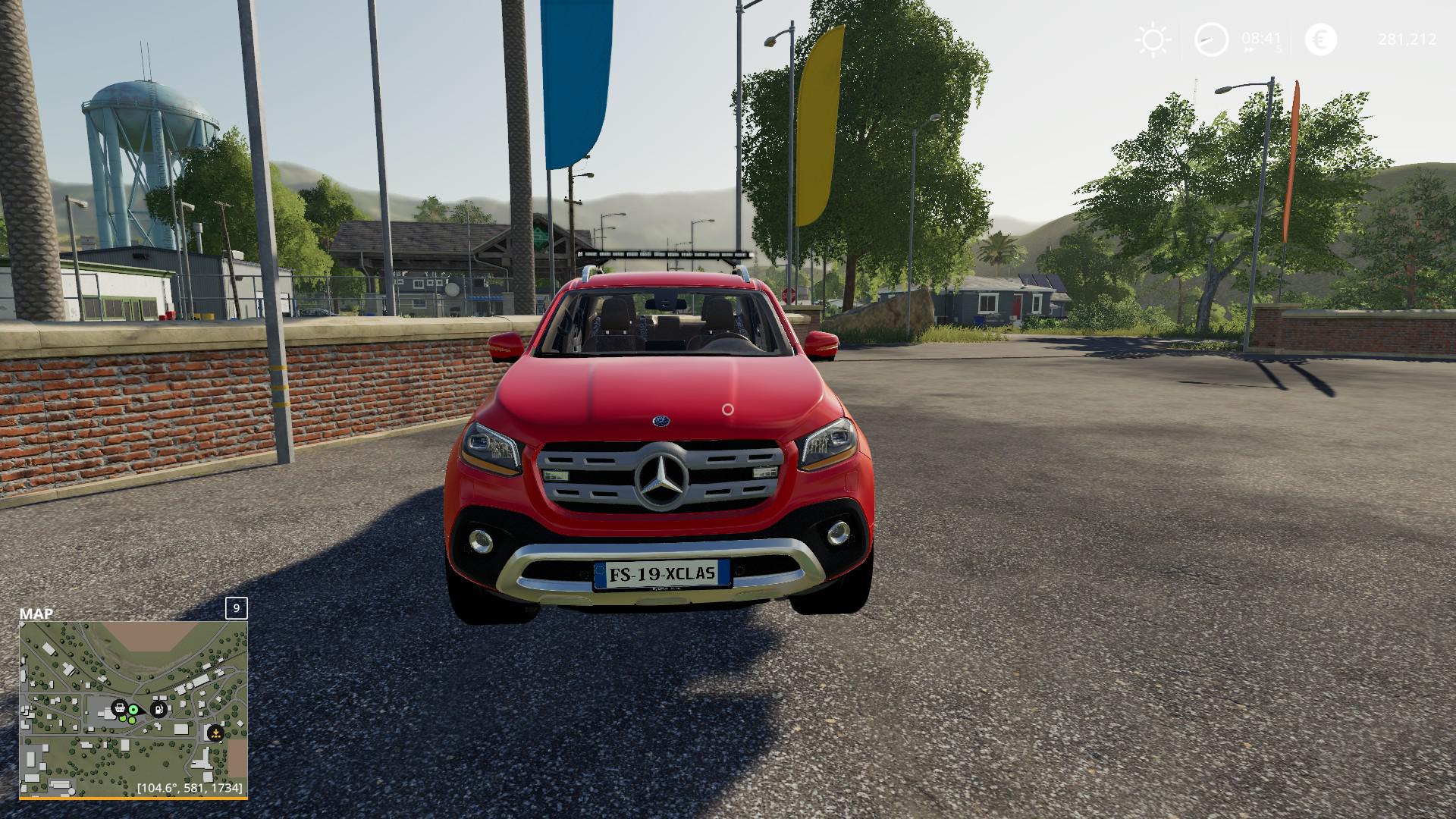The height and width of the screenshot is (819, 1456).
Task: Click the time display showing 08:41
Action: (1261, 38)
